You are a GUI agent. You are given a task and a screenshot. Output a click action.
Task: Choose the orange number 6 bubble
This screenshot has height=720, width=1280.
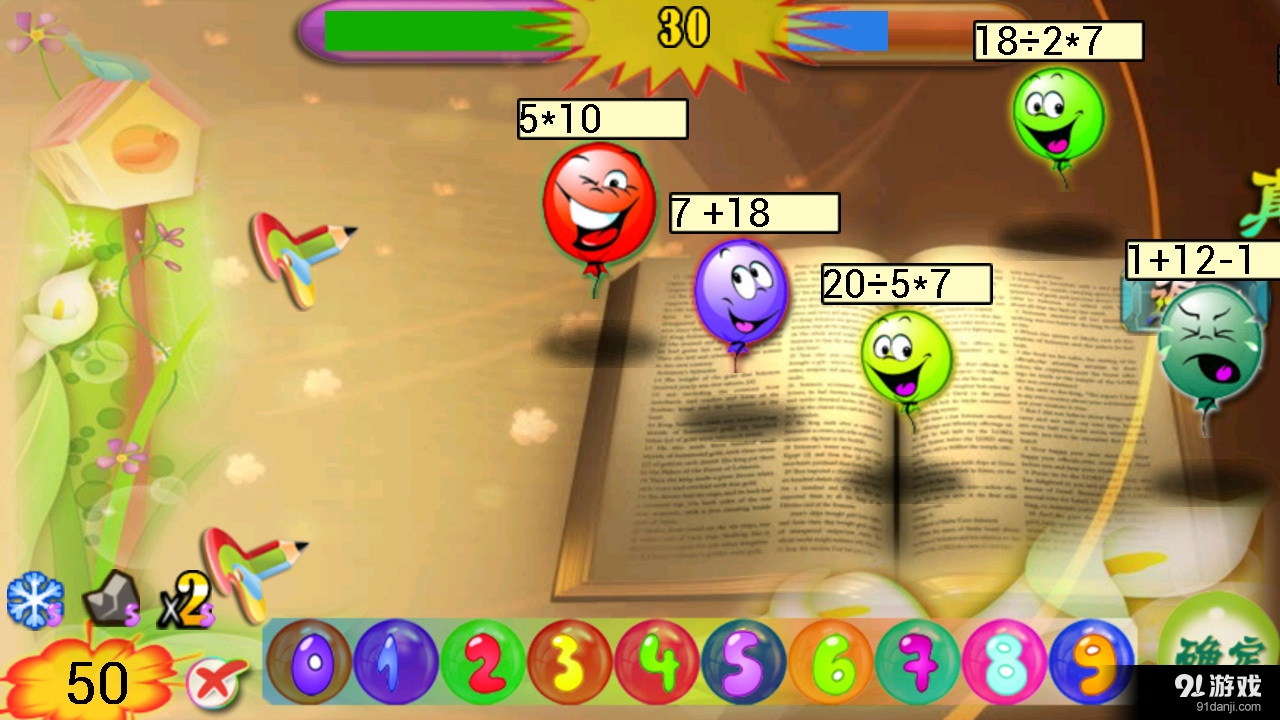(830, 662)
